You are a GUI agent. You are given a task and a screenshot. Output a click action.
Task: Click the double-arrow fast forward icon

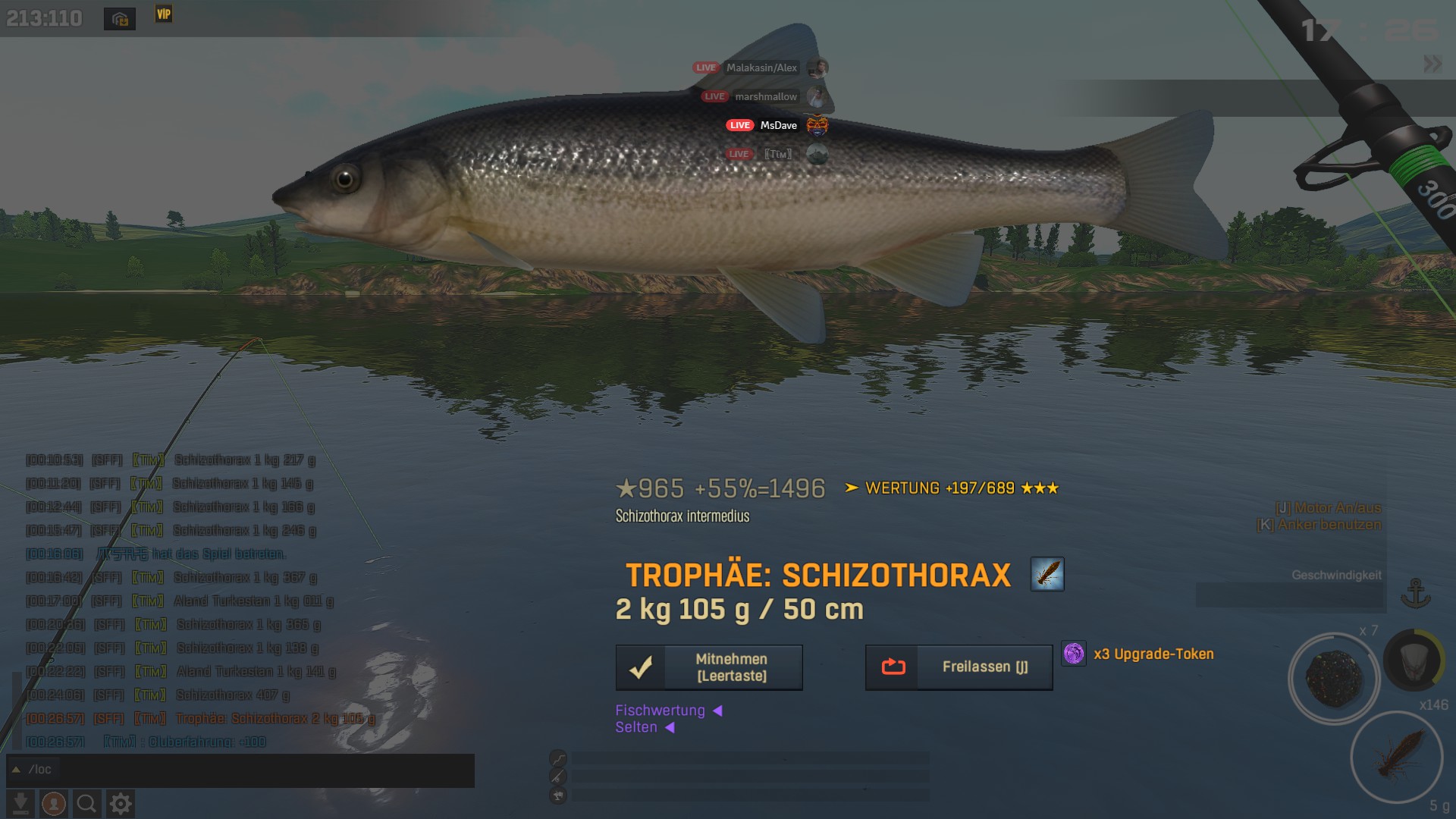1432,64
